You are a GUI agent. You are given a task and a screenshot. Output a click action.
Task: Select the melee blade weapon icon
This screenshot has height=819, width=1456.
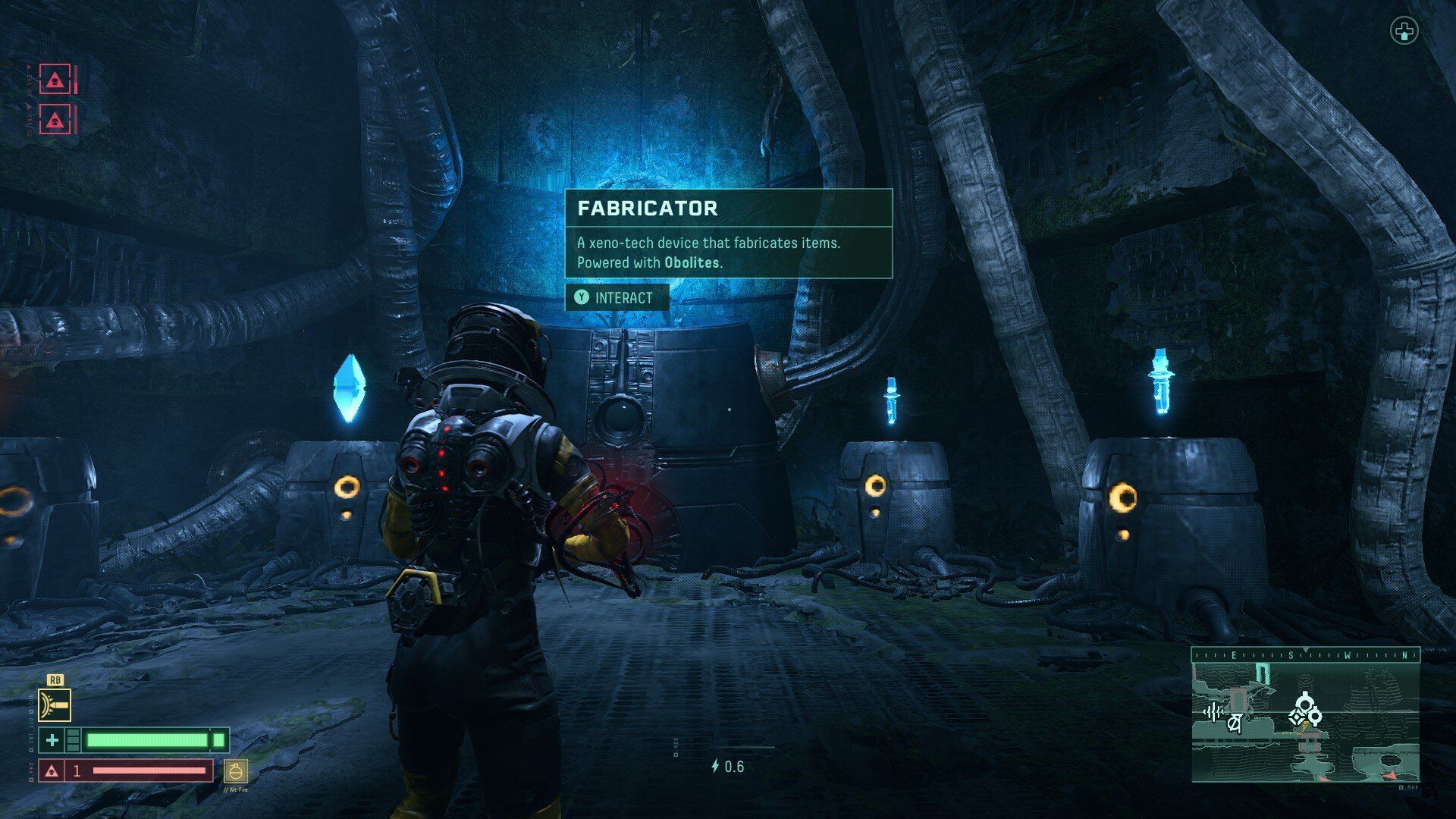tap(55, 705)
